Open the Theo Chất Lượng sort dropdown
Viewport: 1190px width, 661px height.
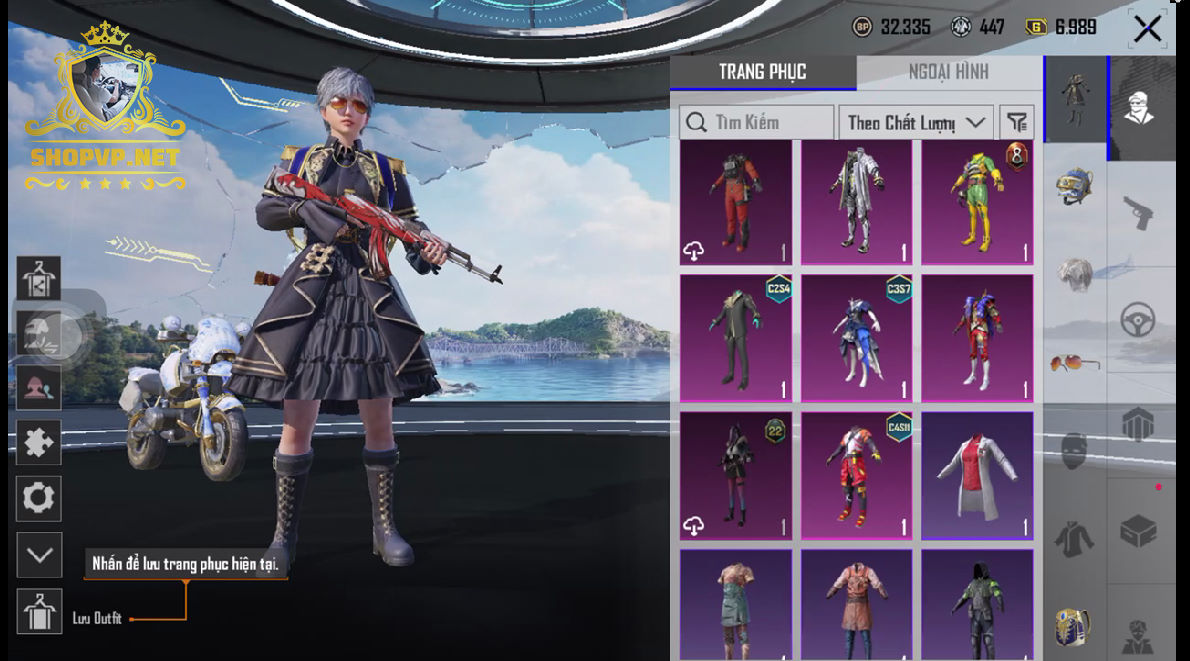click(x=915, y=123)
